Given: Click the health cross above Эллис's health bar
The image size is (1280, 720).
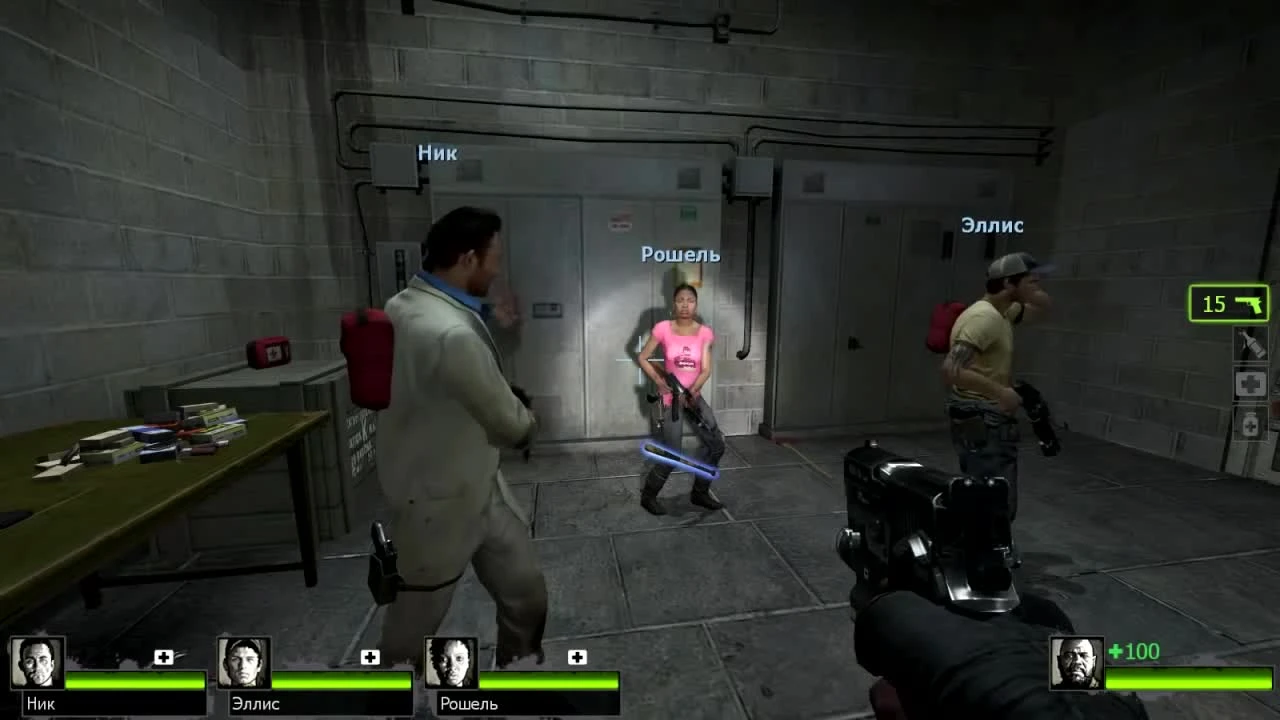Looking at the screenshot, I should (370, 657).
